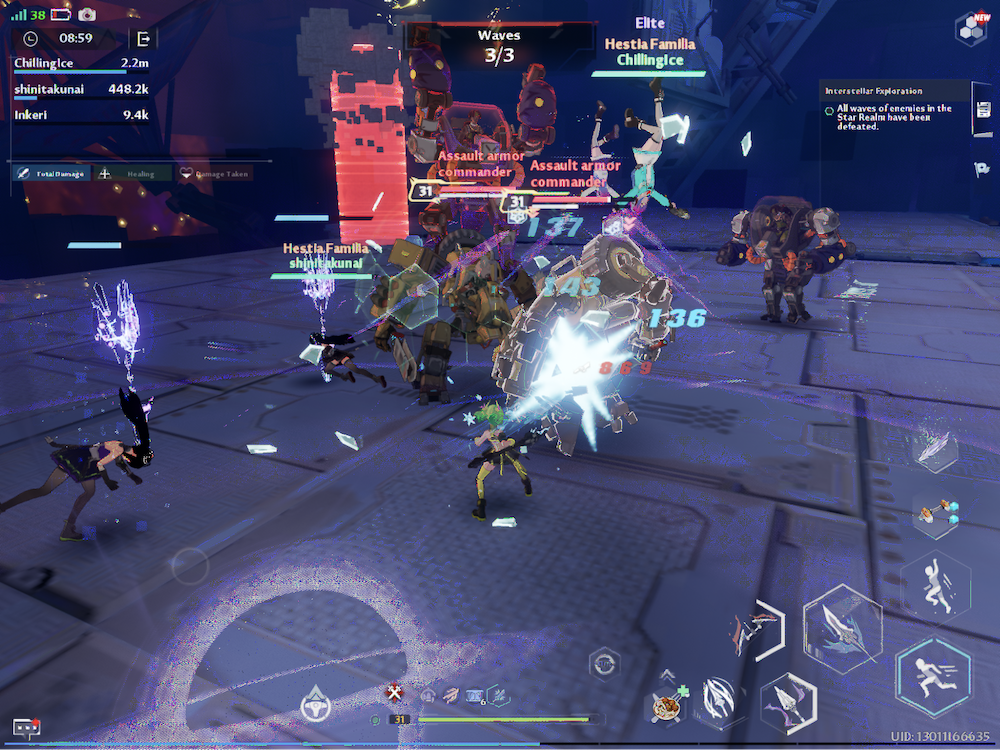Open the document icon beside the quest tracker
The height and width of the screenshot is (750, 1000).
point(981,115)
